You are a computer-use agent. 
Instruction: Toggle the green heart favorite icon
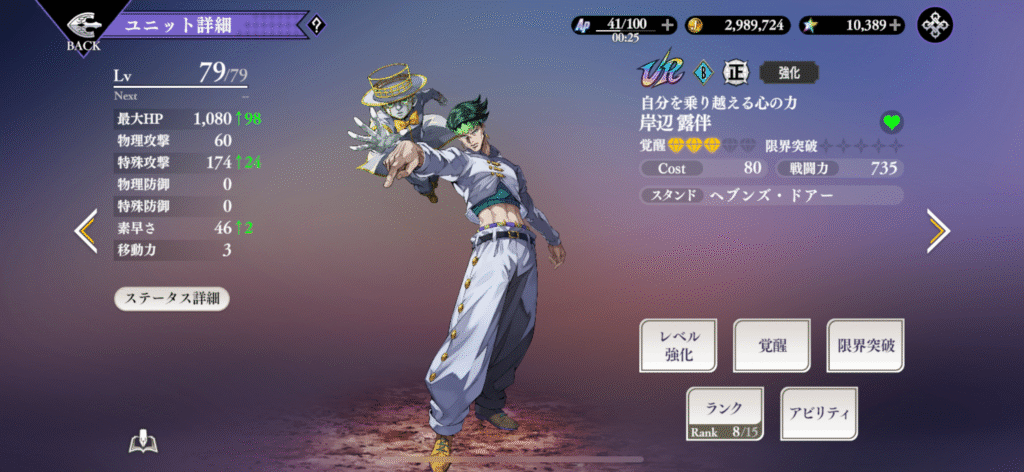point(891,122)
